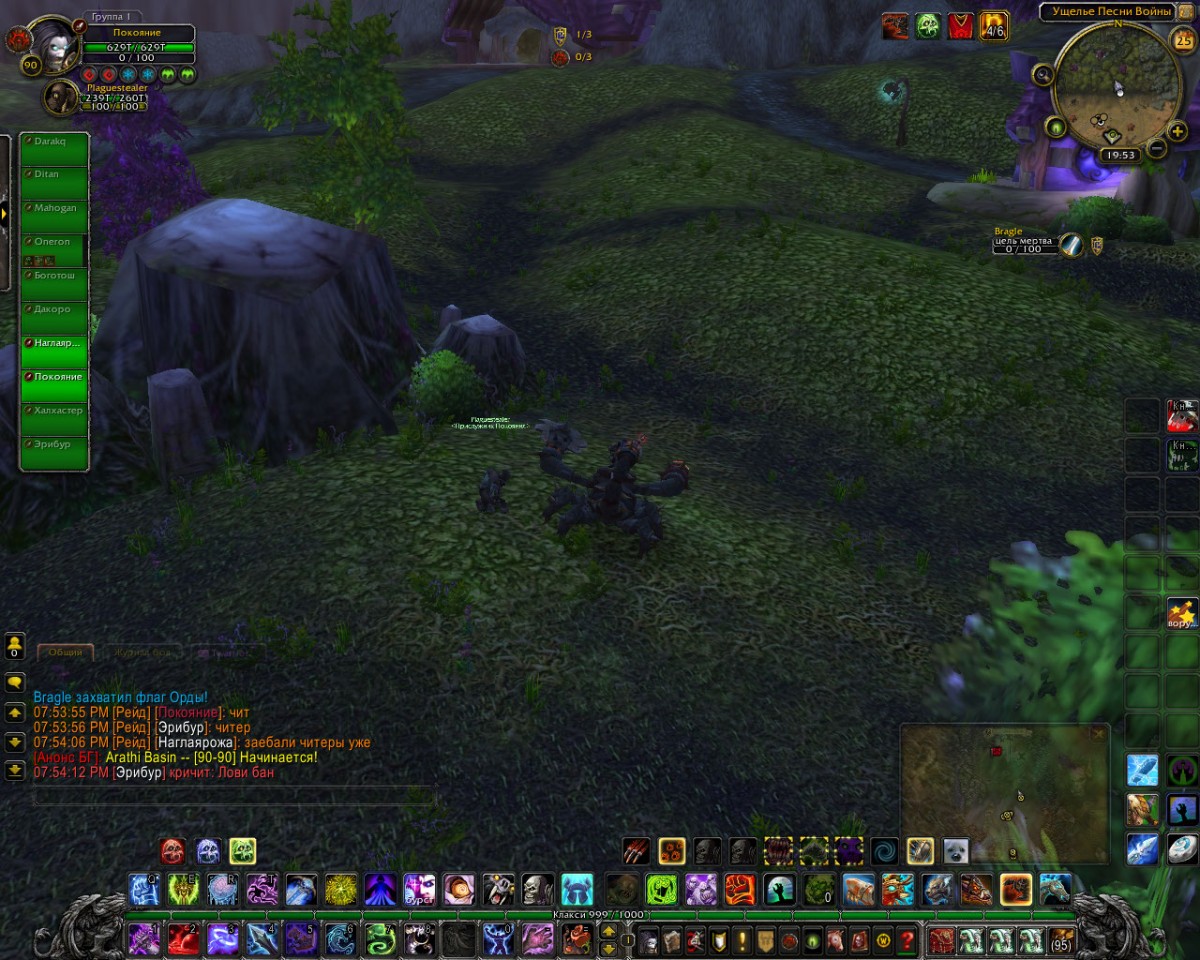Click the minimap tracking magnifier button

1043,73
